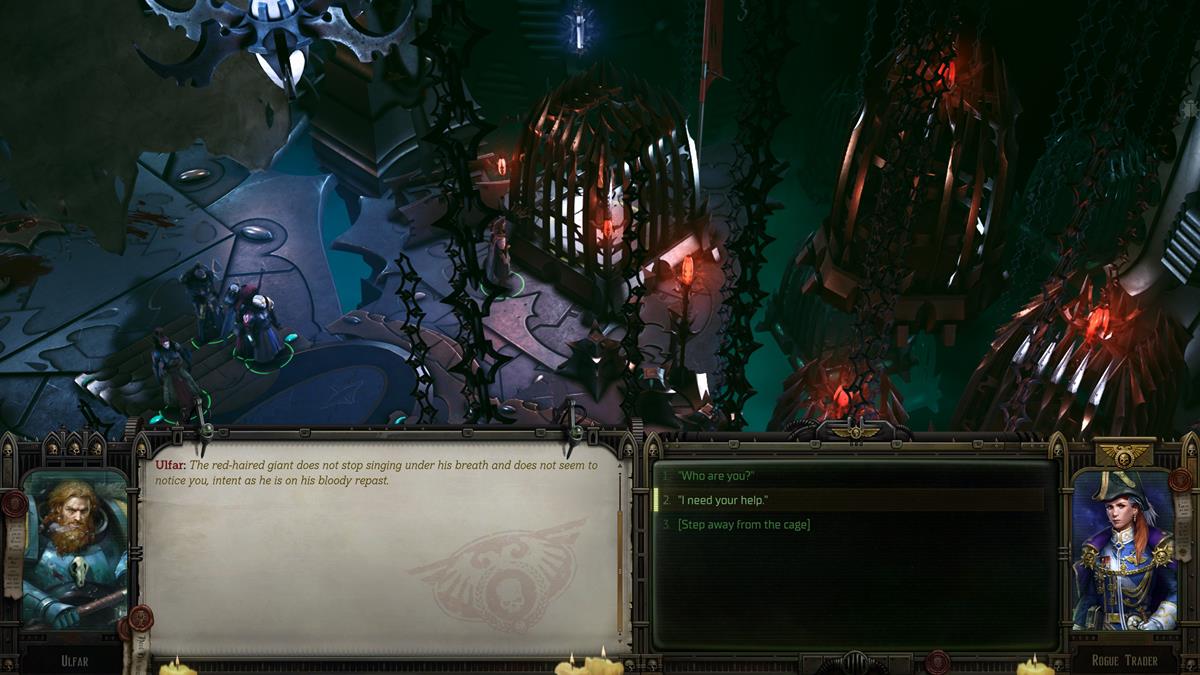Click the Rogue Trader portrait

(1123, 550)
